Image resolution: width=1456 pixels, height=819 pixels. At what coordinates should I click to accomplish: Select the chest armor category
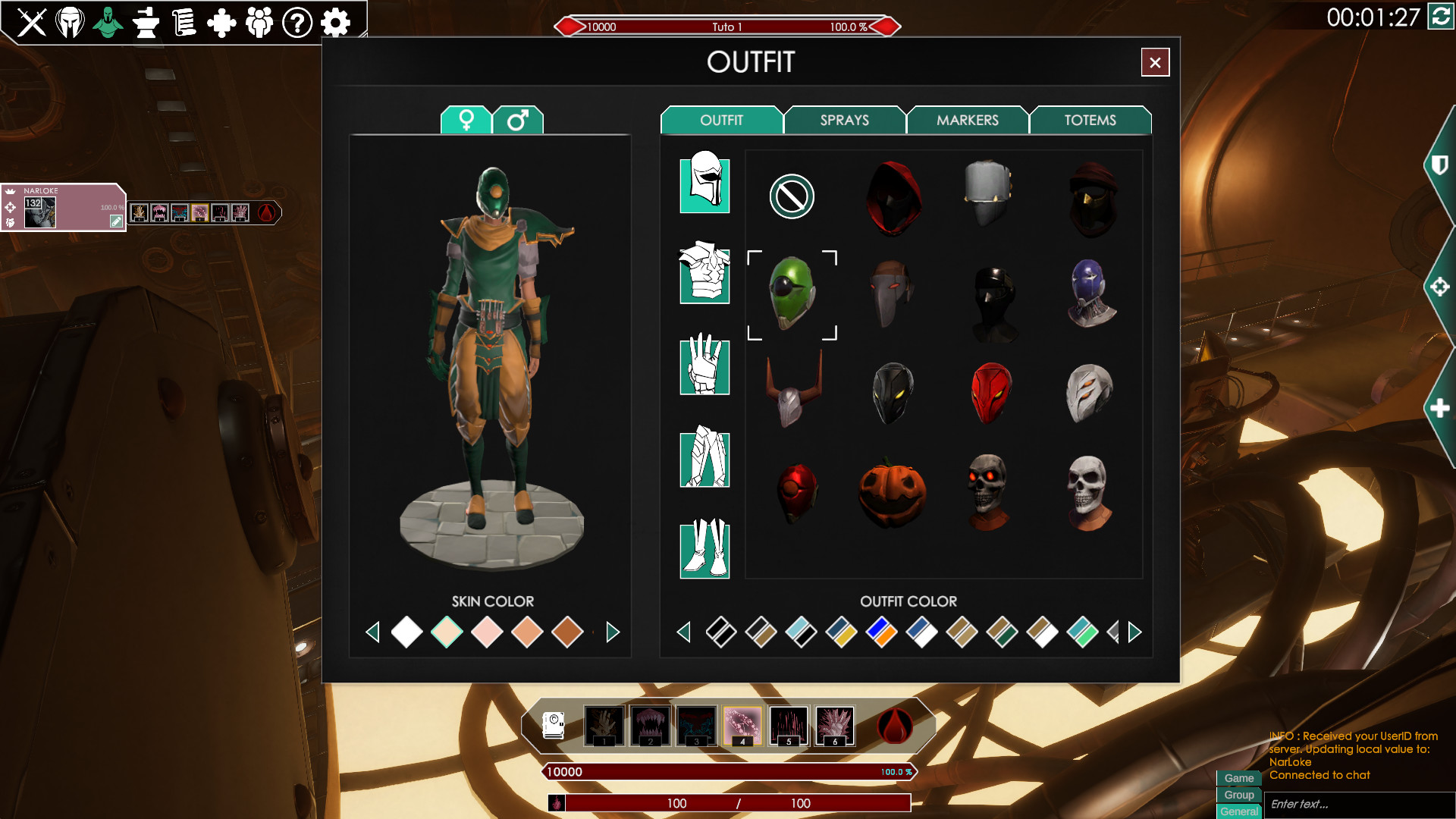point(704,273)
